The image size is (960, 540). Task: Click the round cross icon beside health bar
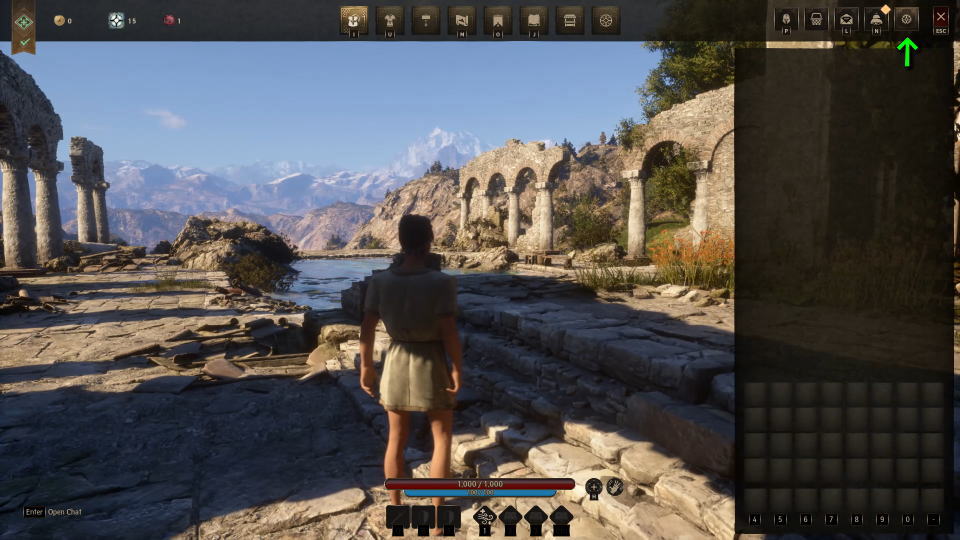pos(594,487)
